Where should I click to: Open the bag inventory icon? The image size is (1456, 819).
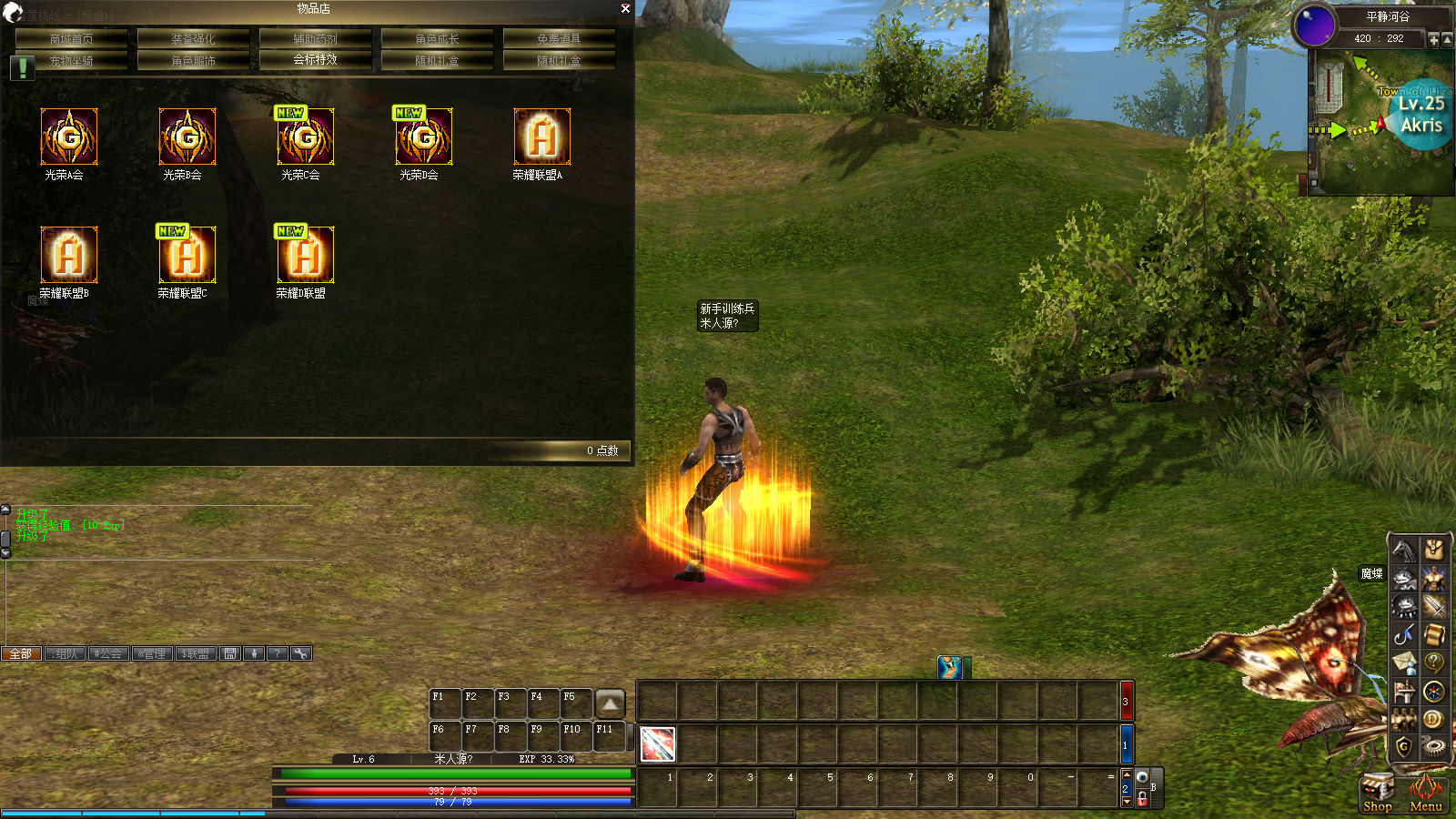point(1433,549)
